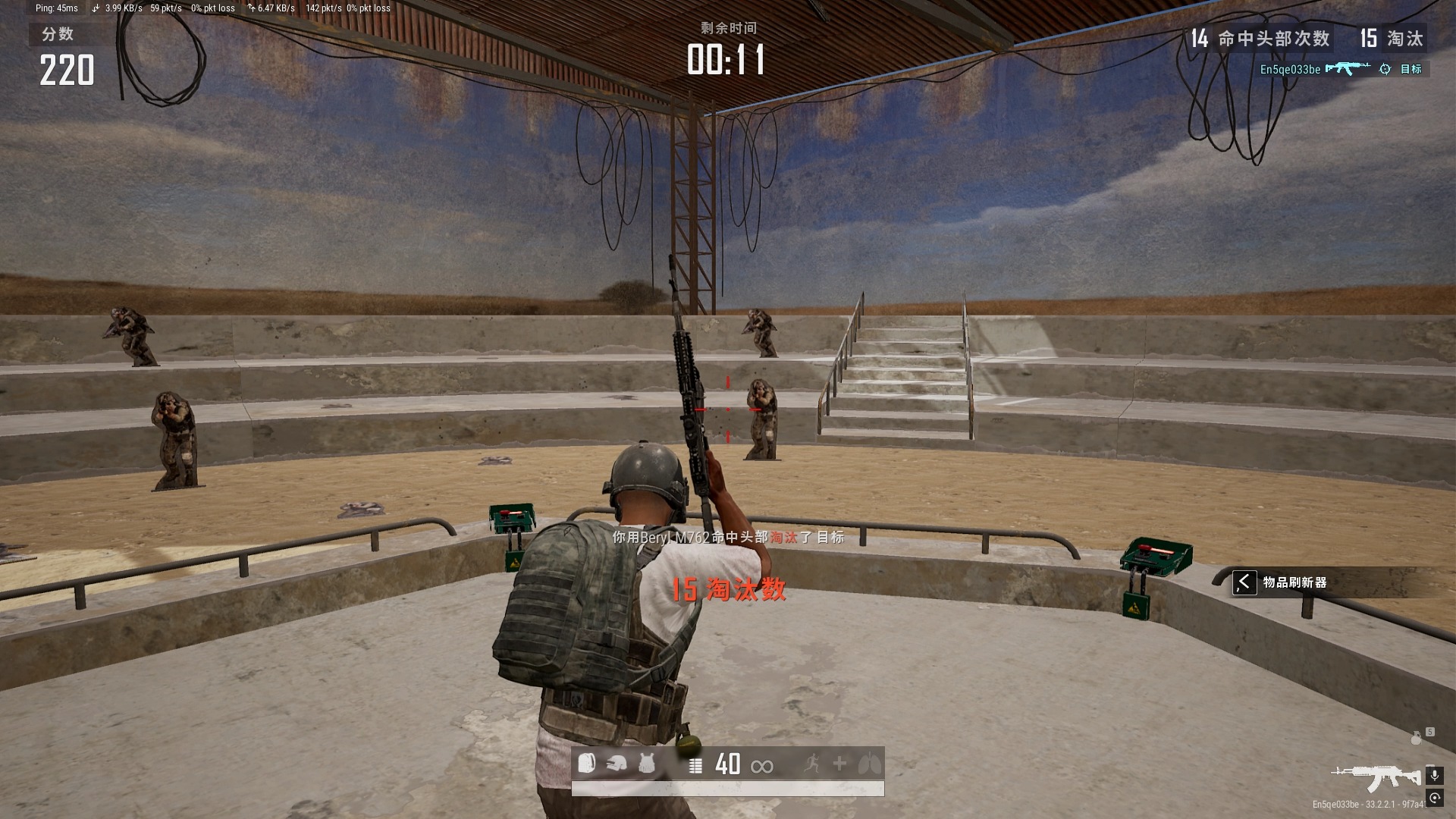Toggle the microphone voice chat icon
The image size is (1456, 819).
pyautogui.click(x=1434, y=775)
